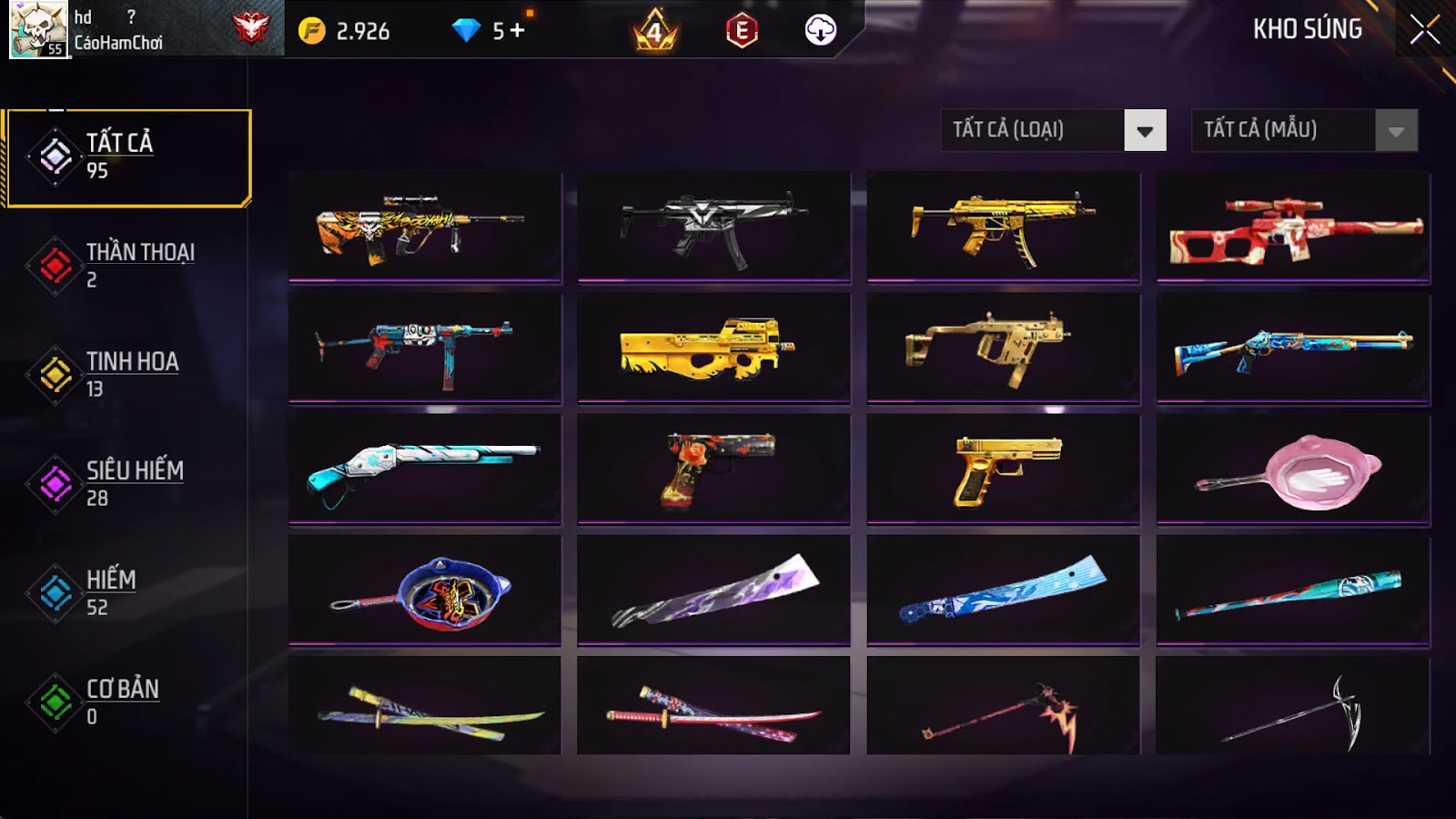1456x819 pixels.
Task: Select the orange tiger-striped scoped rifle skin
Action: (424, 227)
